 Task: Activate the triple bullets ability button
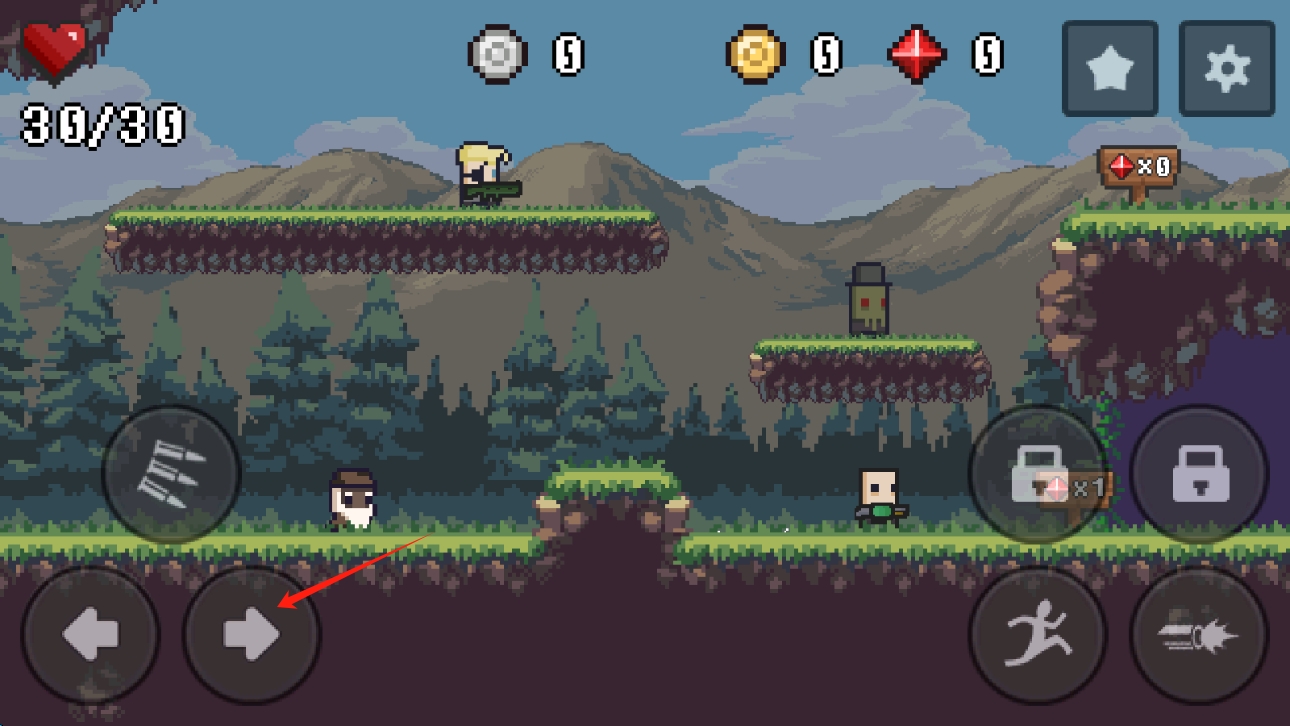tap(171, 474)
